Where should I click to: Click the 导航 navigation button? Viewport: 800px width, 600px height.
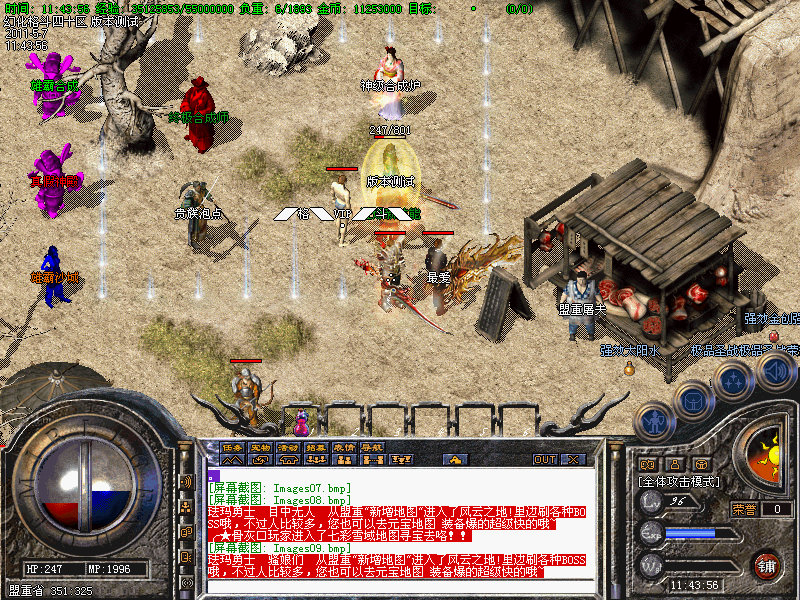(x=372, y=447)
